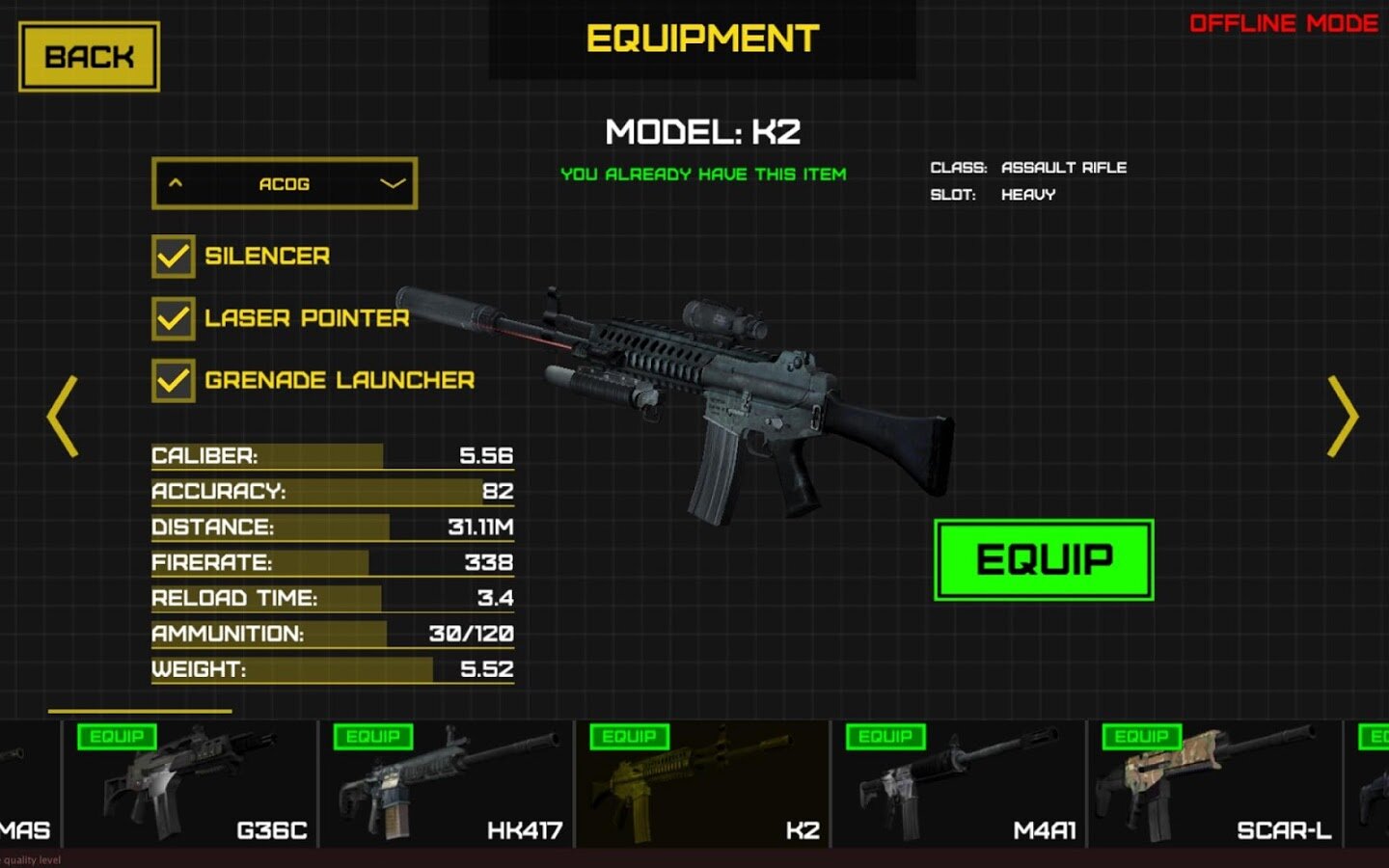
Task: Show the next weapon with right arrow
Action: [x=1342, y=416]
